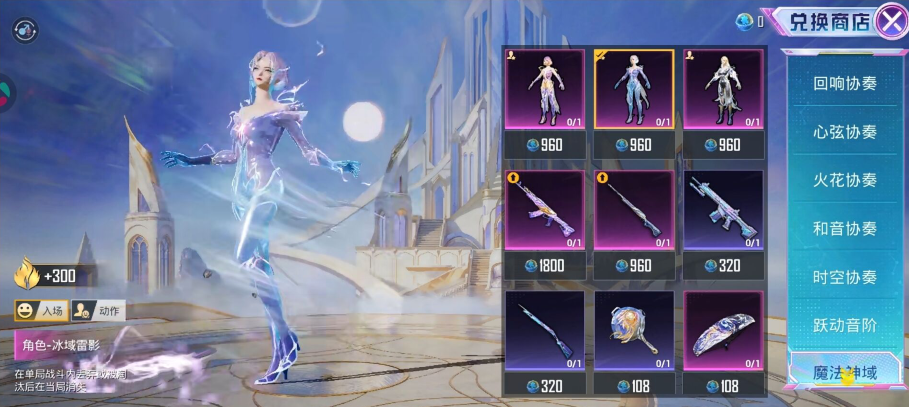The height and width of the screenshot is (407, 909).
Task: Select the blue assault rifle costing 320
Action: (x=723, y=211)
